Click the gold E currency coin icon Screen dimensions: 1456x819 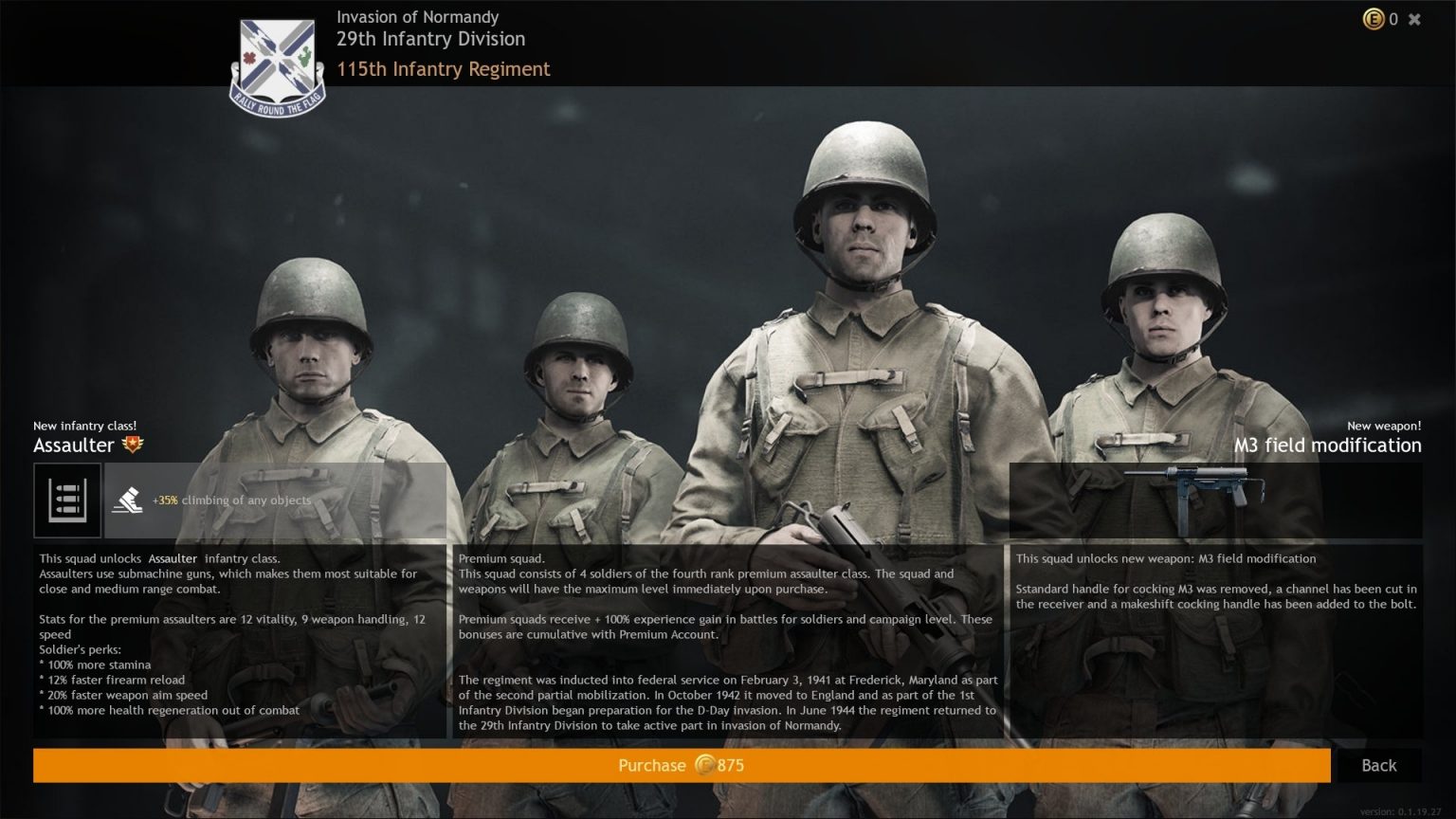click(1374, 18)
